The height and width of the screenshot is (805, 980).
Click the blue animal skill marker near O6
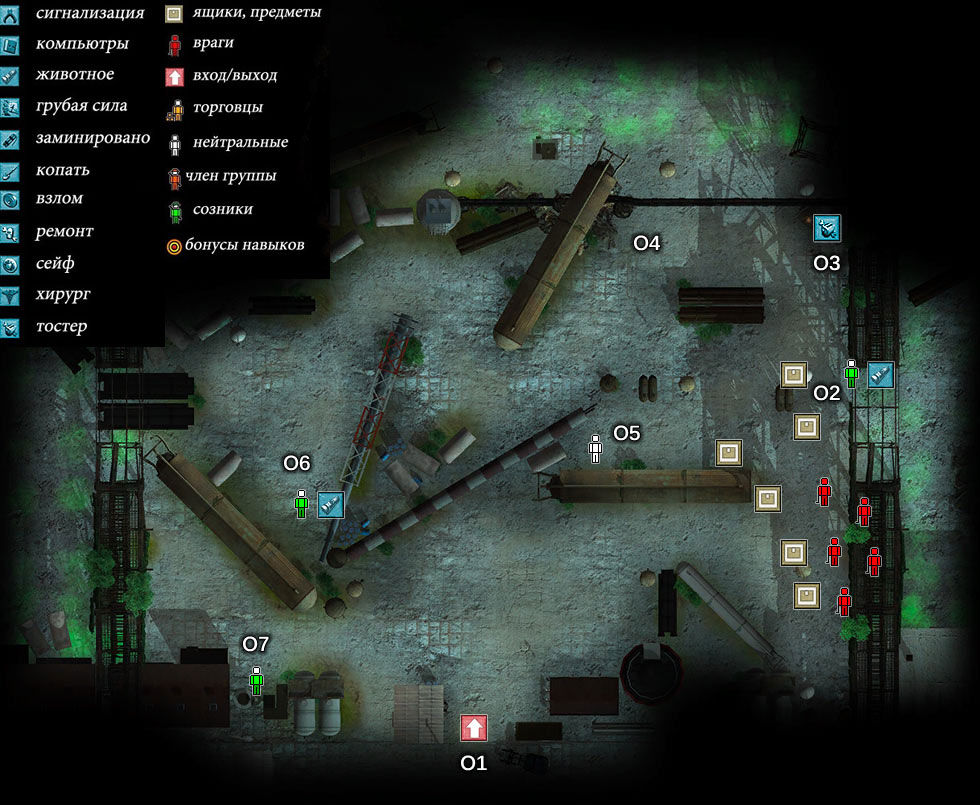[x=330, y=504]
